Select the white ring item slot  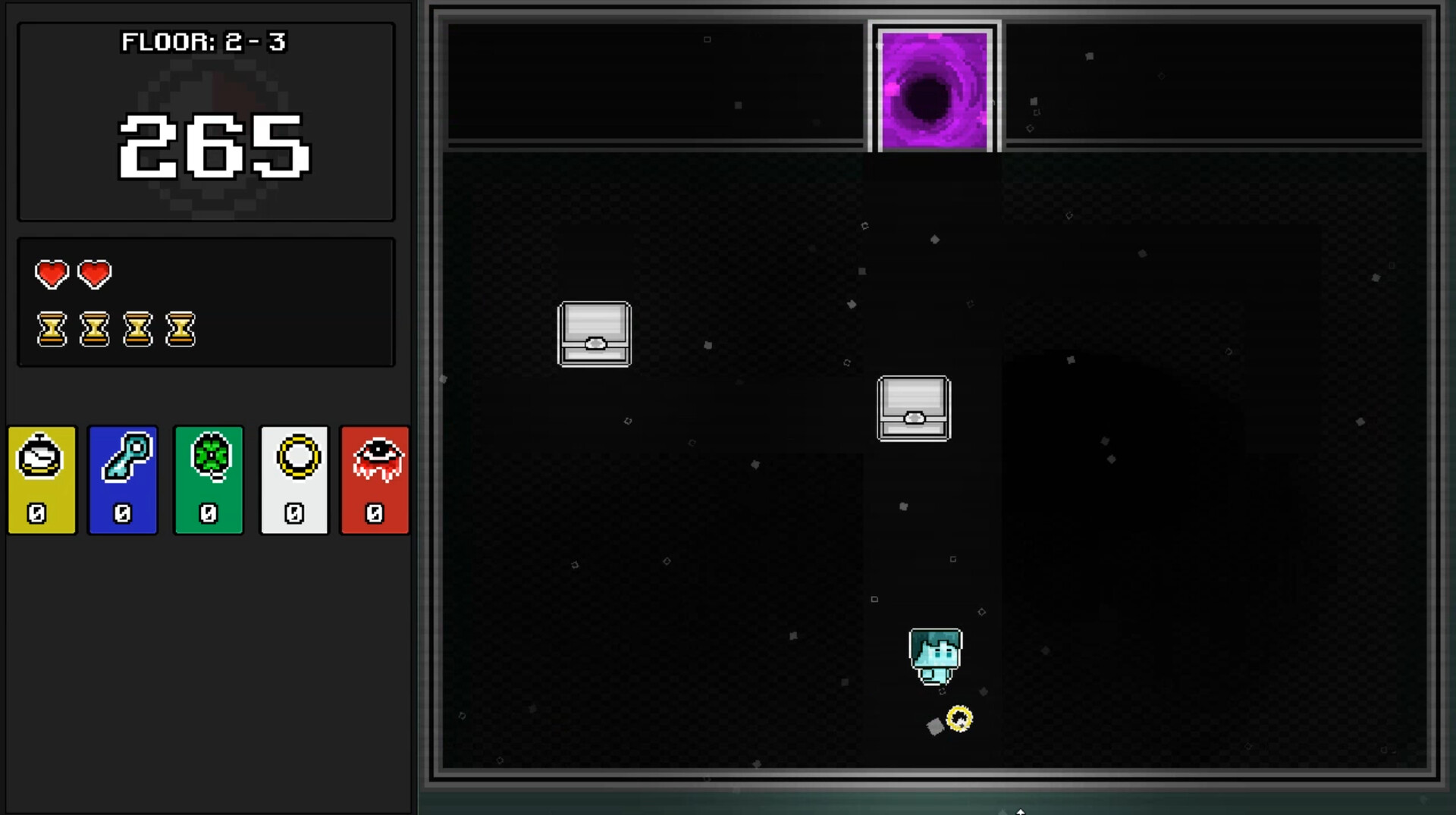tap(294, 480)
